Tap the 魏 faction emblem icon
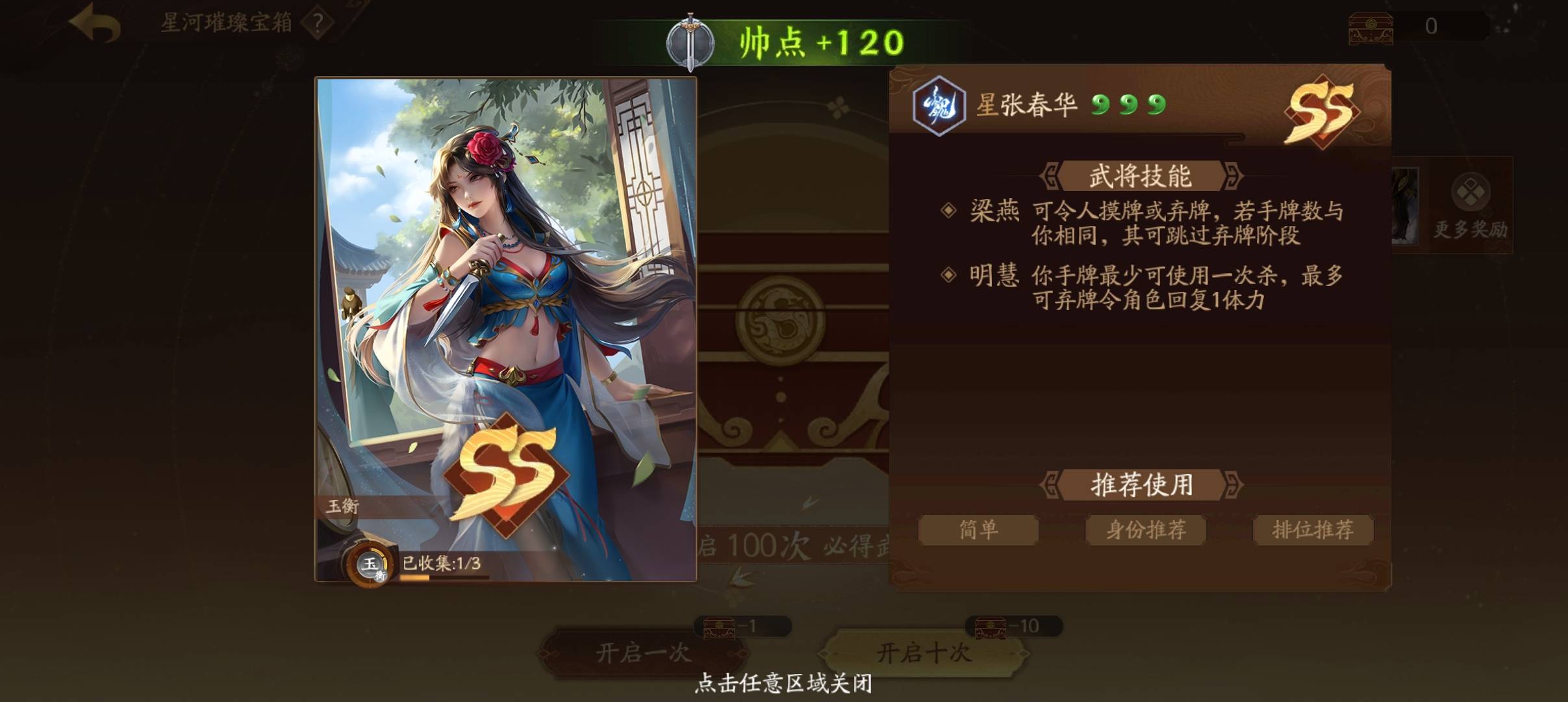1568x702 pixels. 938,106
